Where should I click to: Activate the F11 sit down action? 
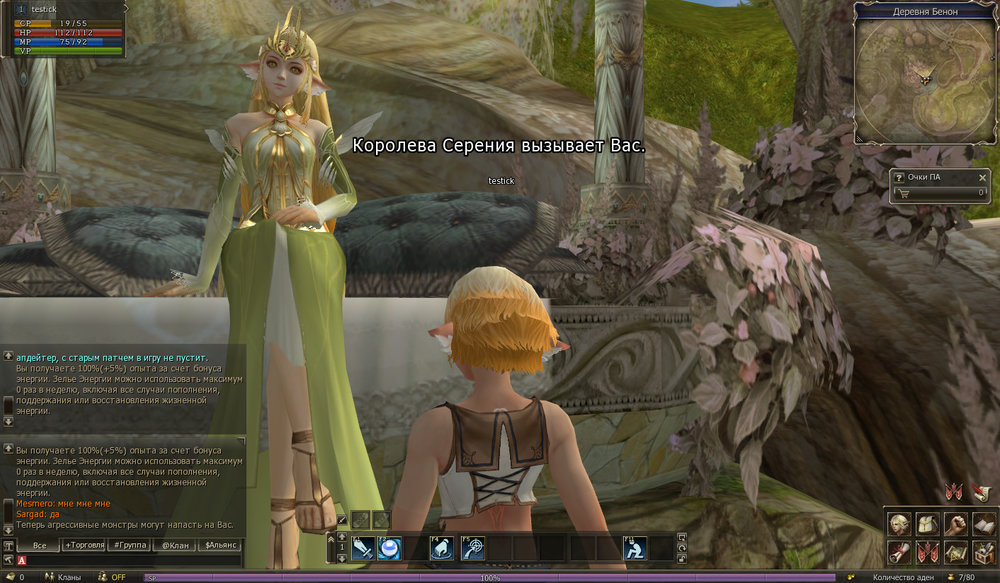click(x=634, y=548)
